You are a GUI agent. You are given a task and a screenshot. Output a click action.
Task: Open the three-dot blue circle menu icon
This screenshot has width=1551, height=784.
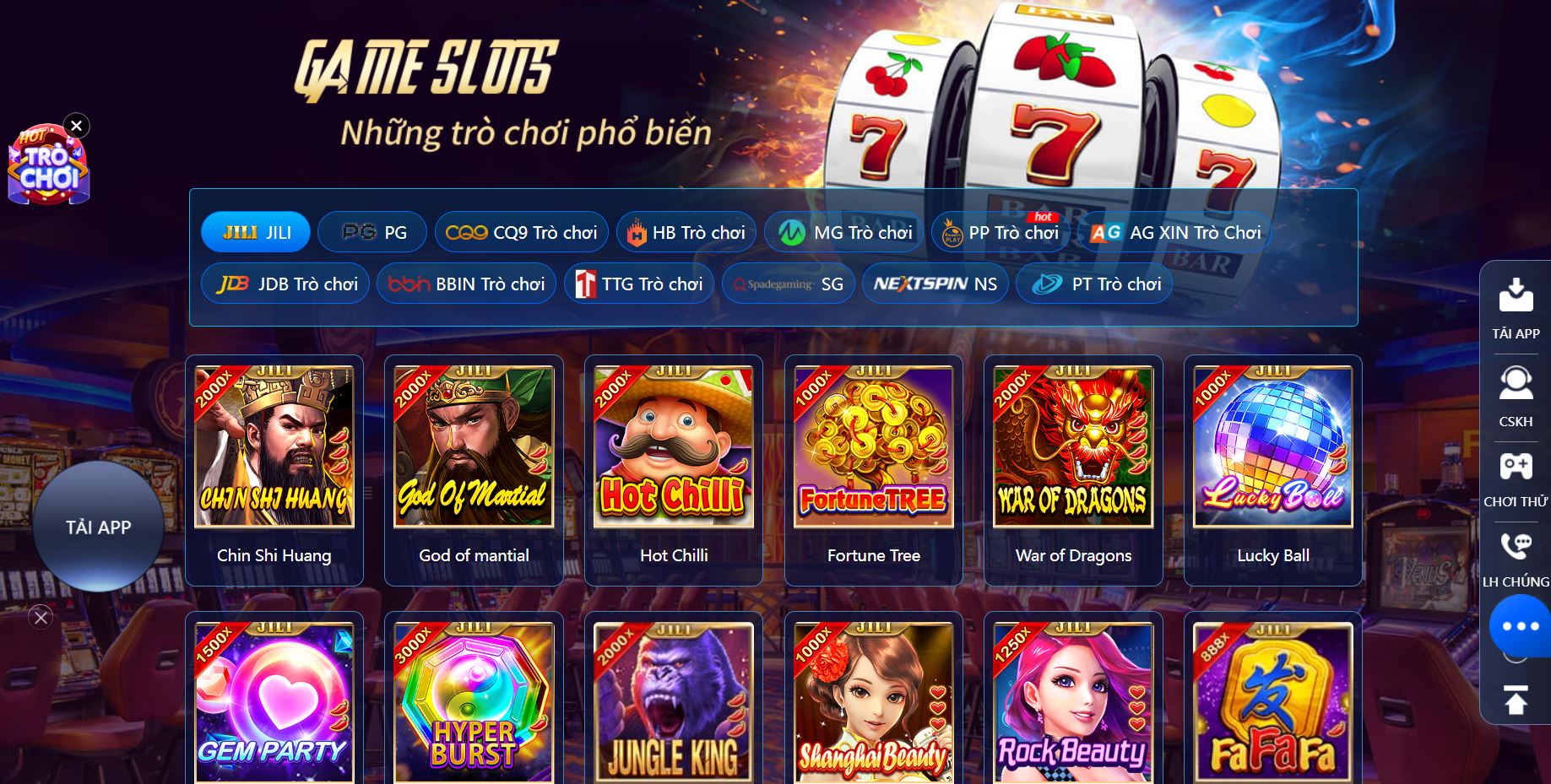coord(1520,625)
